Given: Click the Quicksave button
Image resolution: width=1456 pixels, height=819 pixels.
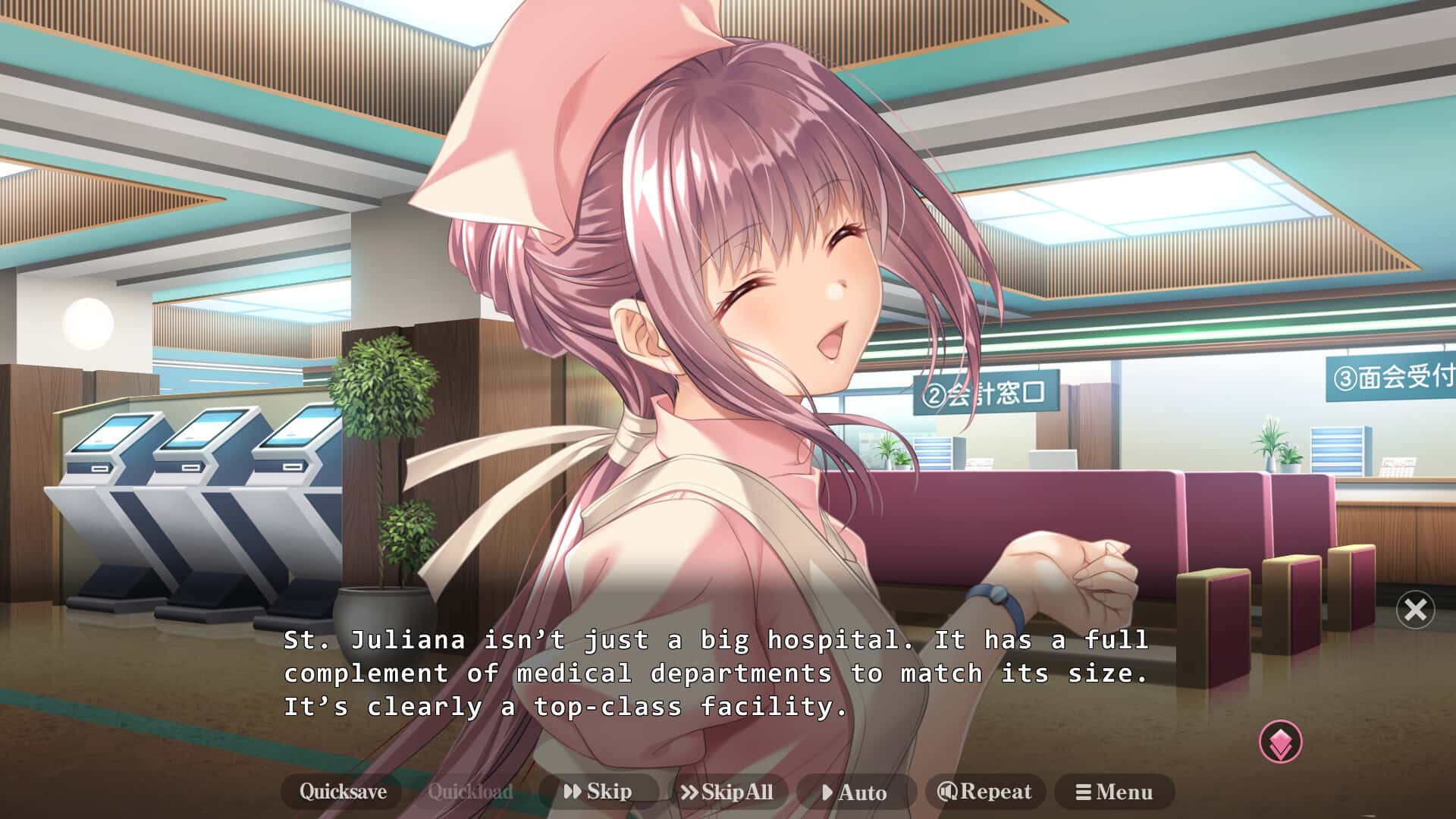Looking at the screenshot, I should (x=344, y=792).
